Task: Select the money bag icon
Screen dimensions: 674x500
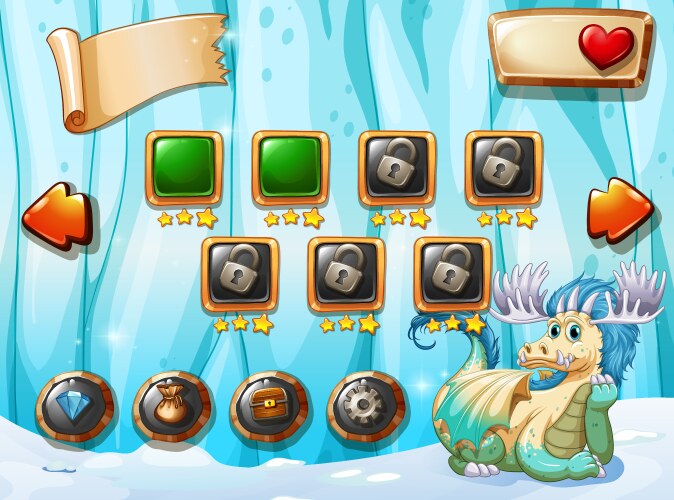Action: pos(172,406)
